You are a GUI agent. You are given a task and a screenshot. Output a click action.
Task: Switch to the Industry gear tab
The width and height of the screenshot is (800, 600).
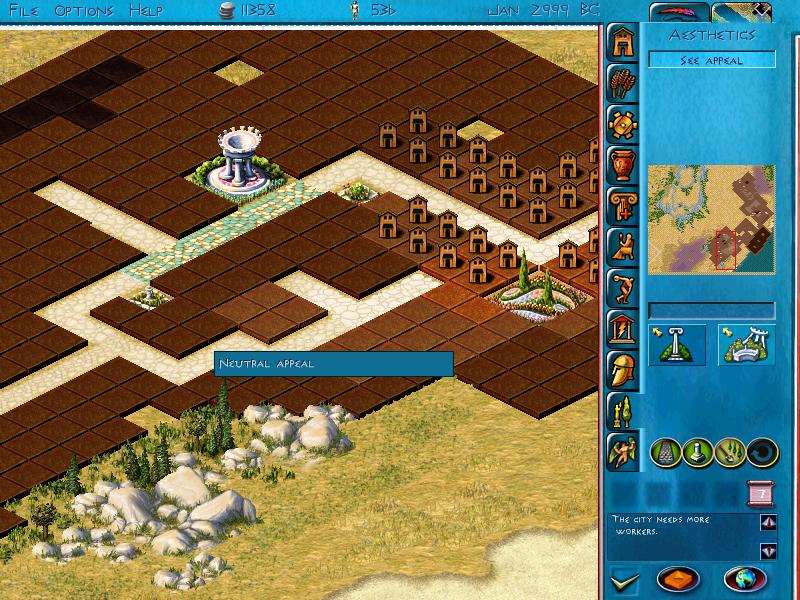(621, 123)
